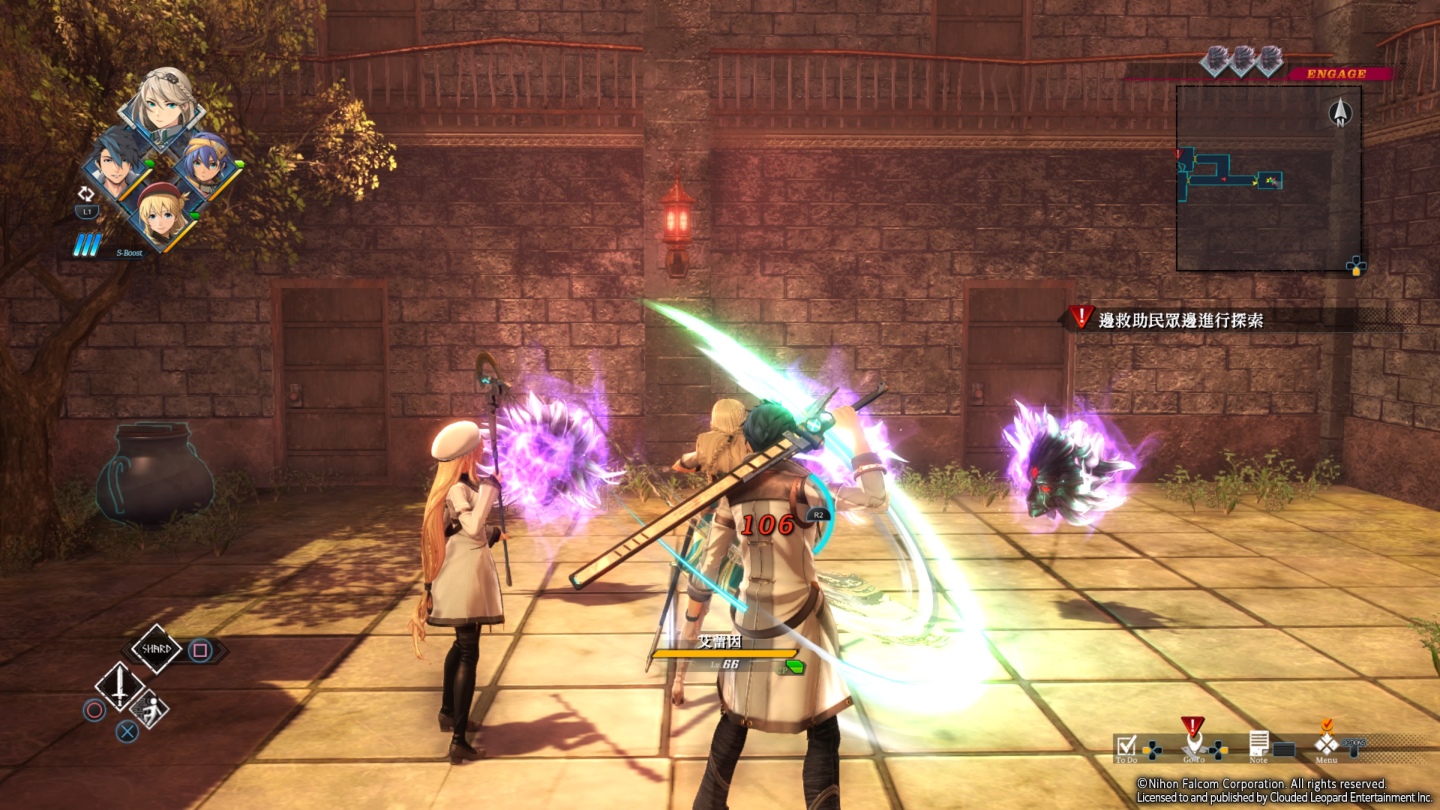Image resolution: width=1440 pixels, height=810 pixels.
Task: Select the sword attack action icon
Action: [x=119, y=686]
